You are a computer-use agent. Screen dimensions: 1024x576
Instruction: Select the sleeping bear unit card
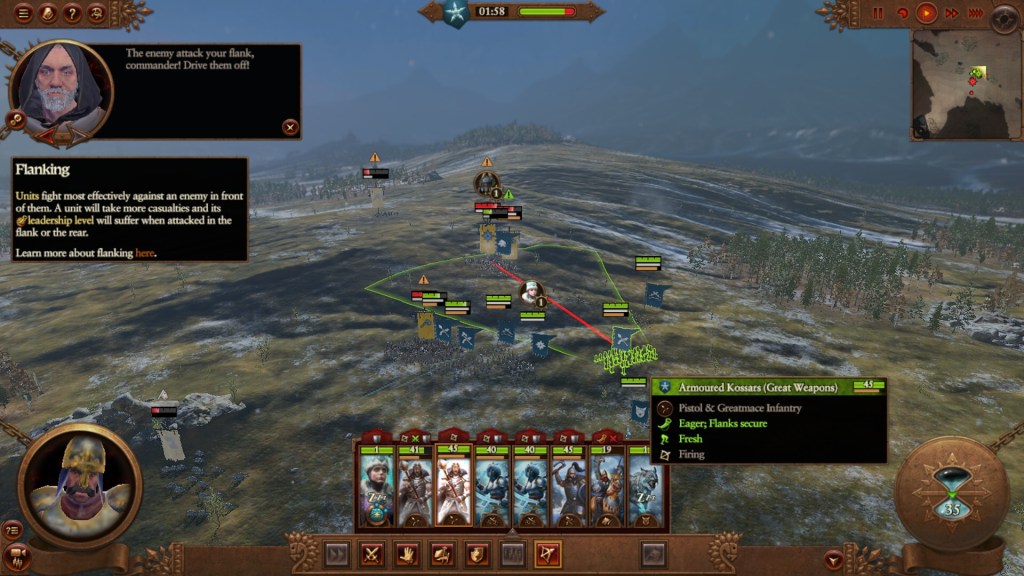click(x=644, y=486)
